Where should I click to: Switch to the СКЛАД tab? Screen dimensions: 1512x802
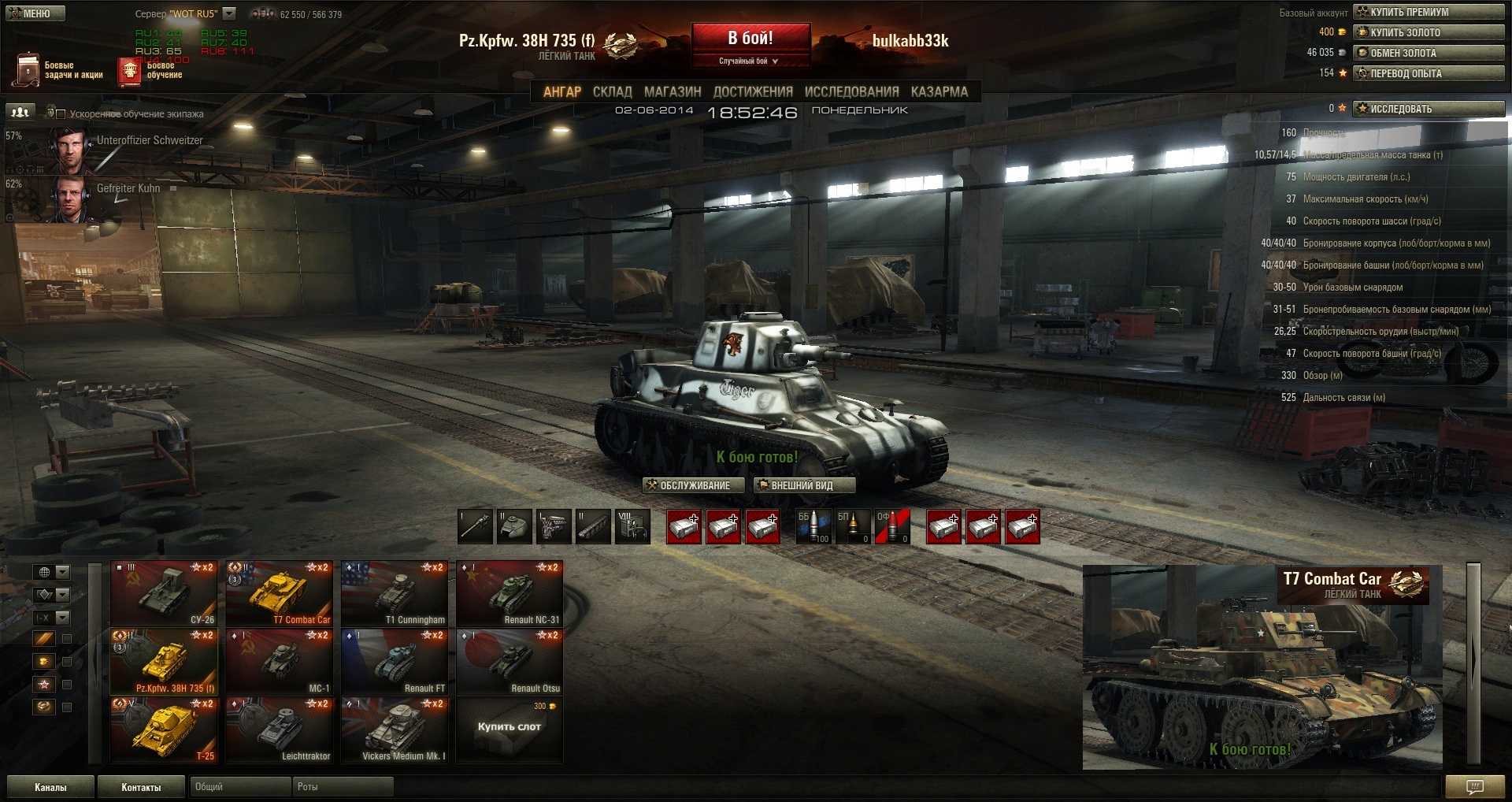612,91
